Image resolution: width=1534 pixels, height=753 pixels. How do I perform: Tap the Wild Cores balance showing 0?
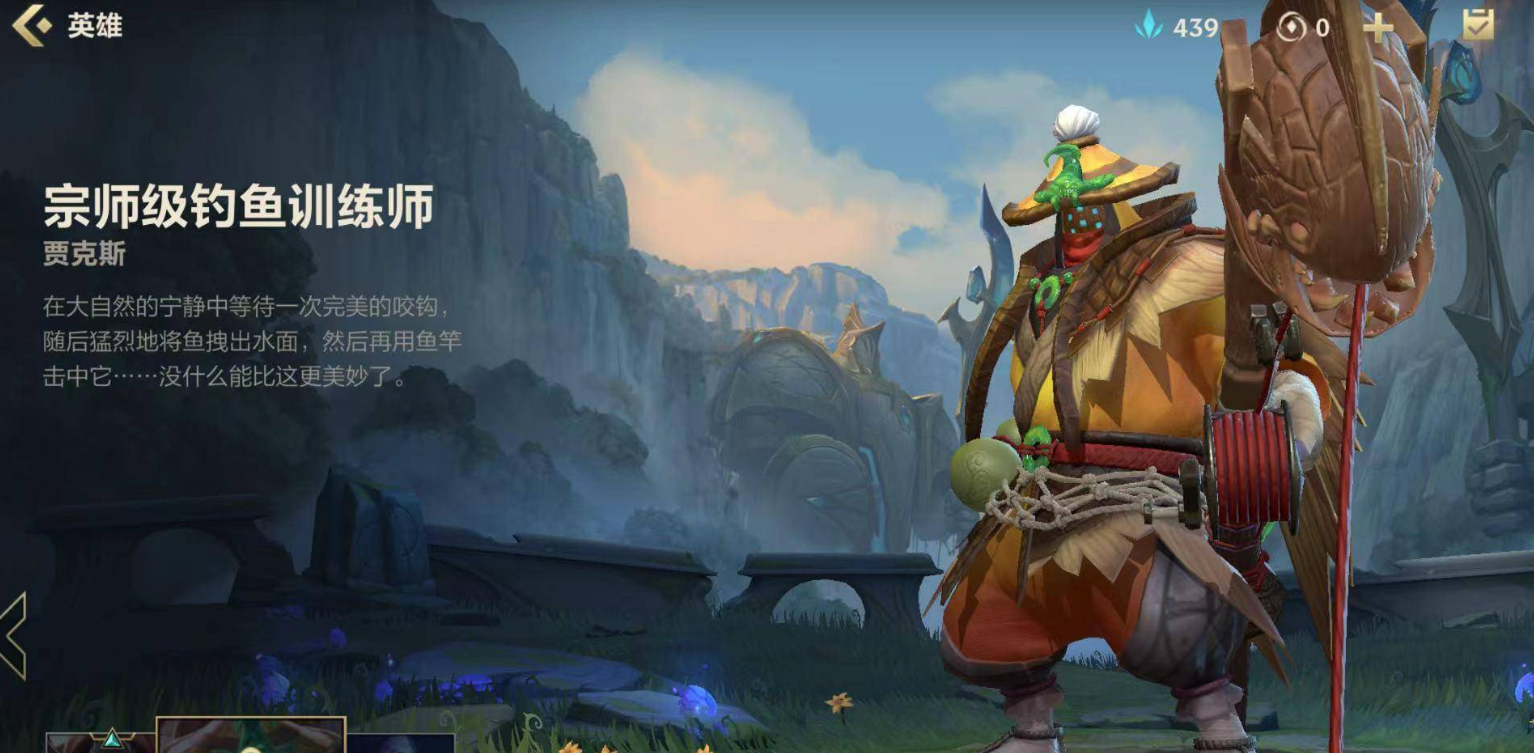coord(1322,27)
